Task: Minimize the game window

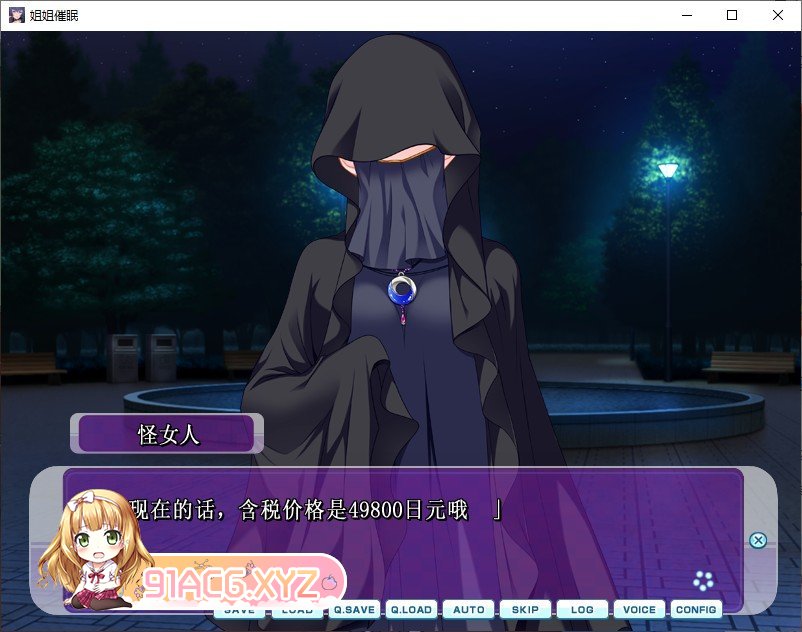Action: tap(686, 15)
